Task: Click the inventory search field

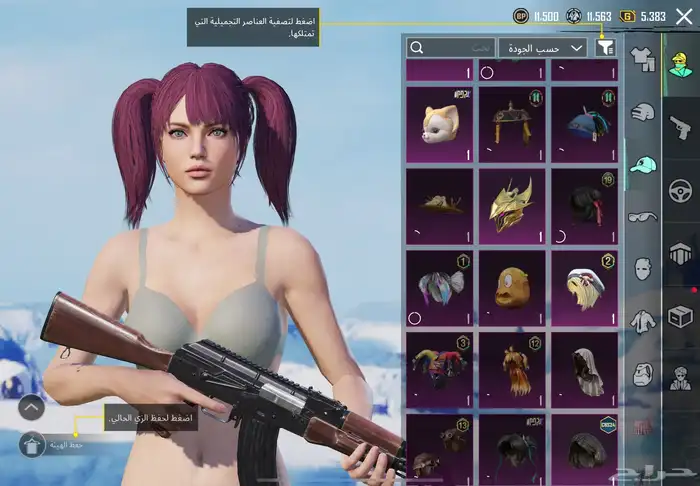Action: coord(452,47)
